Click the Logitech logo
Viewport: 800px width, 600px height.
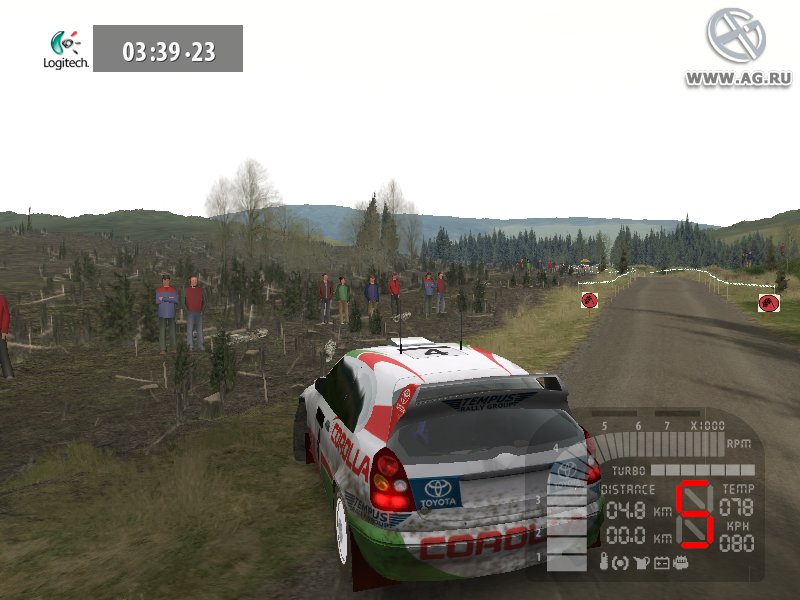click(66, 49)
